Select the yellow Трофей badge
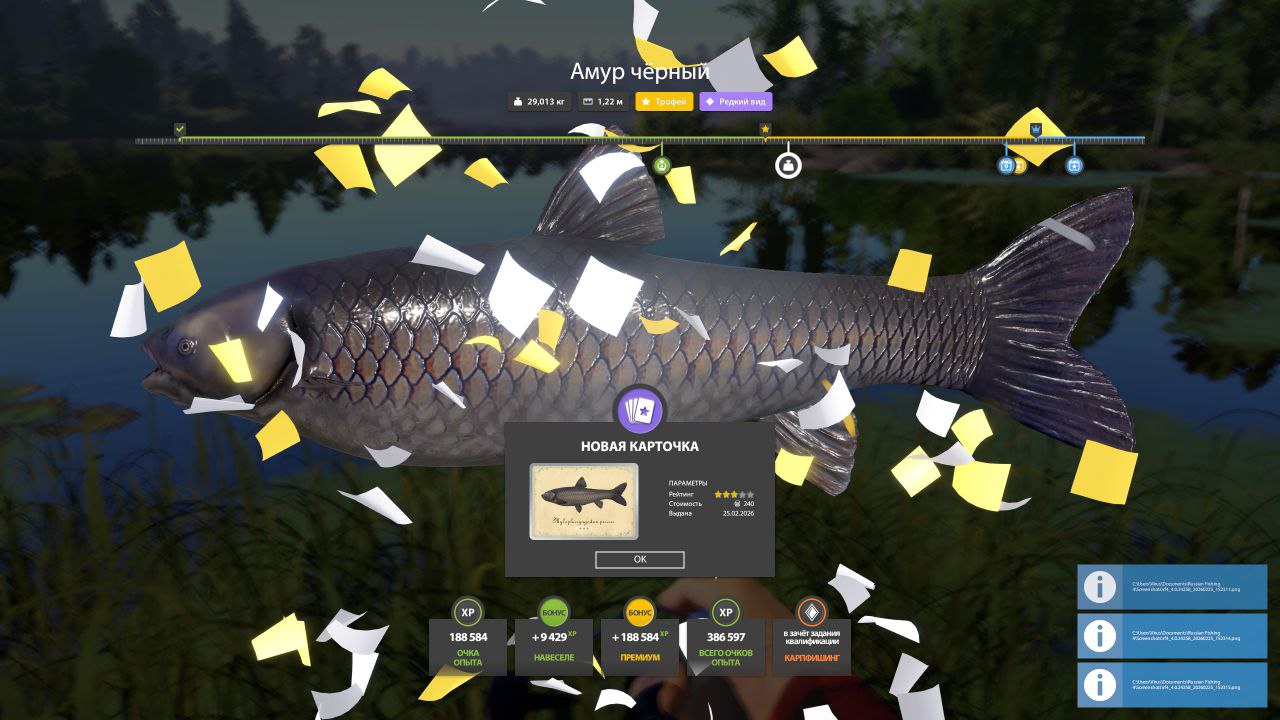This screenshot has width=1280, height=720. point(664,101)
